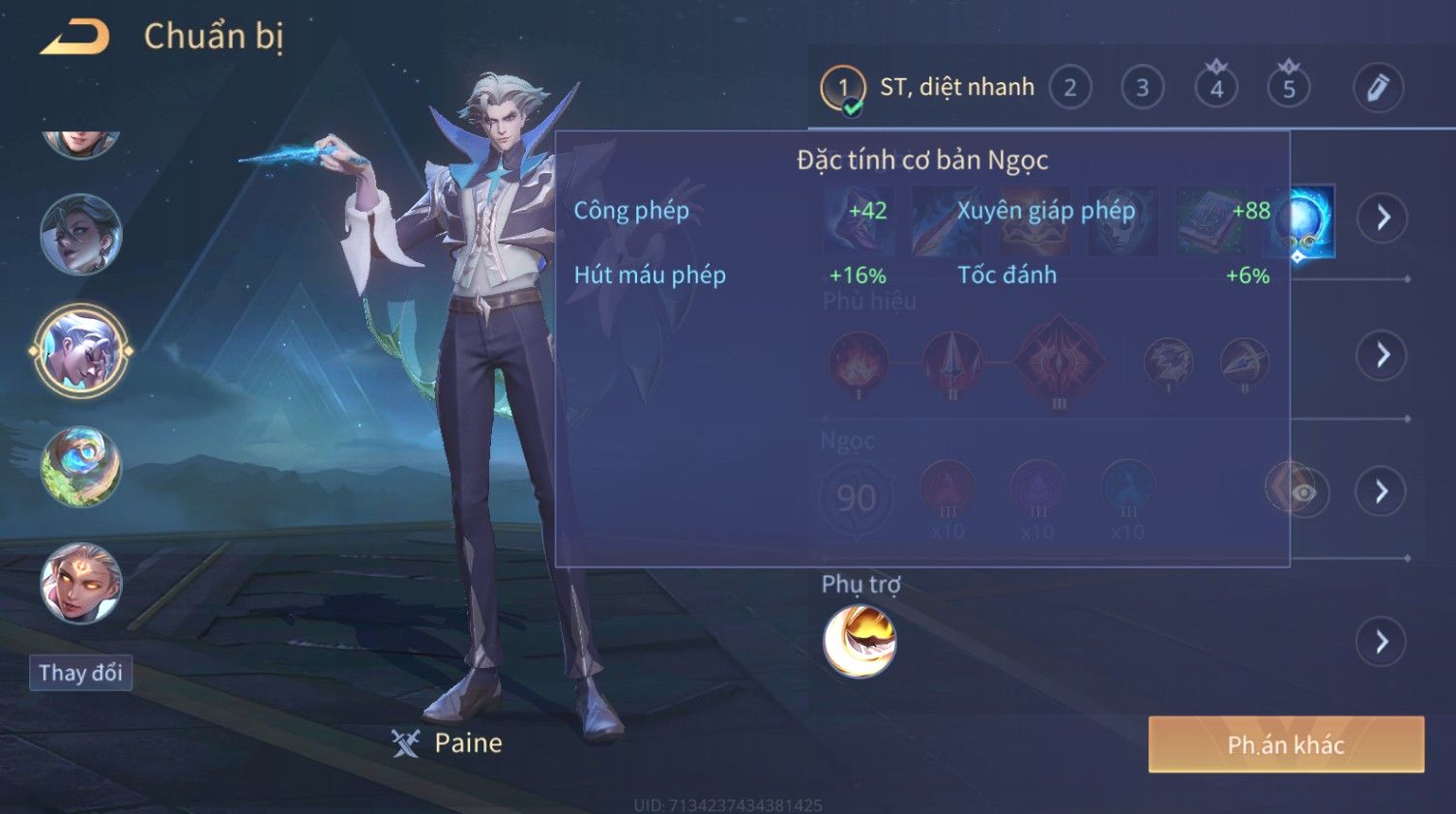Pick the currently highlighted Paine portrait

(x=81, y=351)
